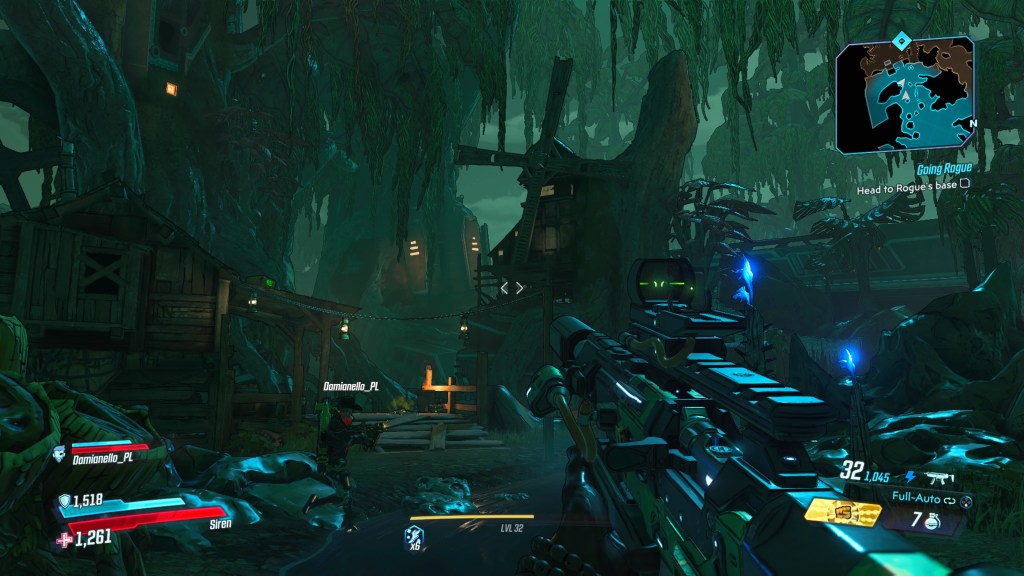Tick the Head to Rogue's base objective box

click(x=965, y=184)
